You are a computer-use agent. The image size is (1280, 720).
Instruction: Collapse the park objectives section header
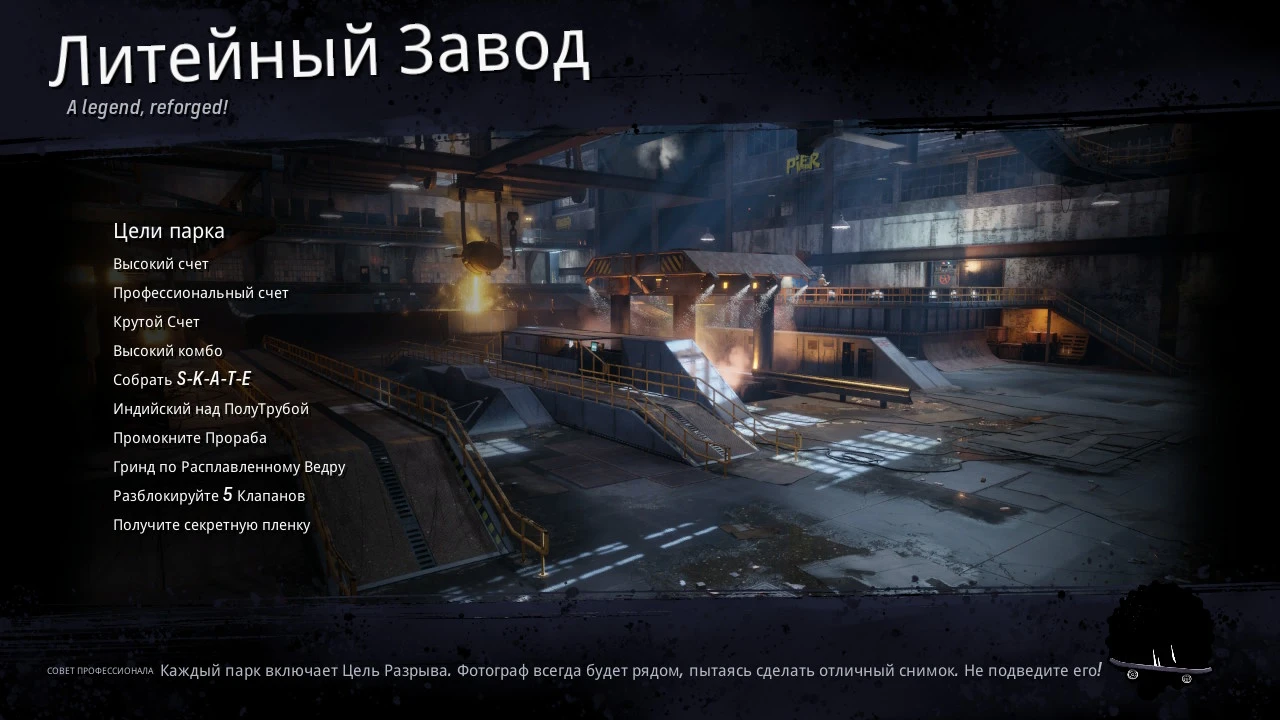point(169,230)
